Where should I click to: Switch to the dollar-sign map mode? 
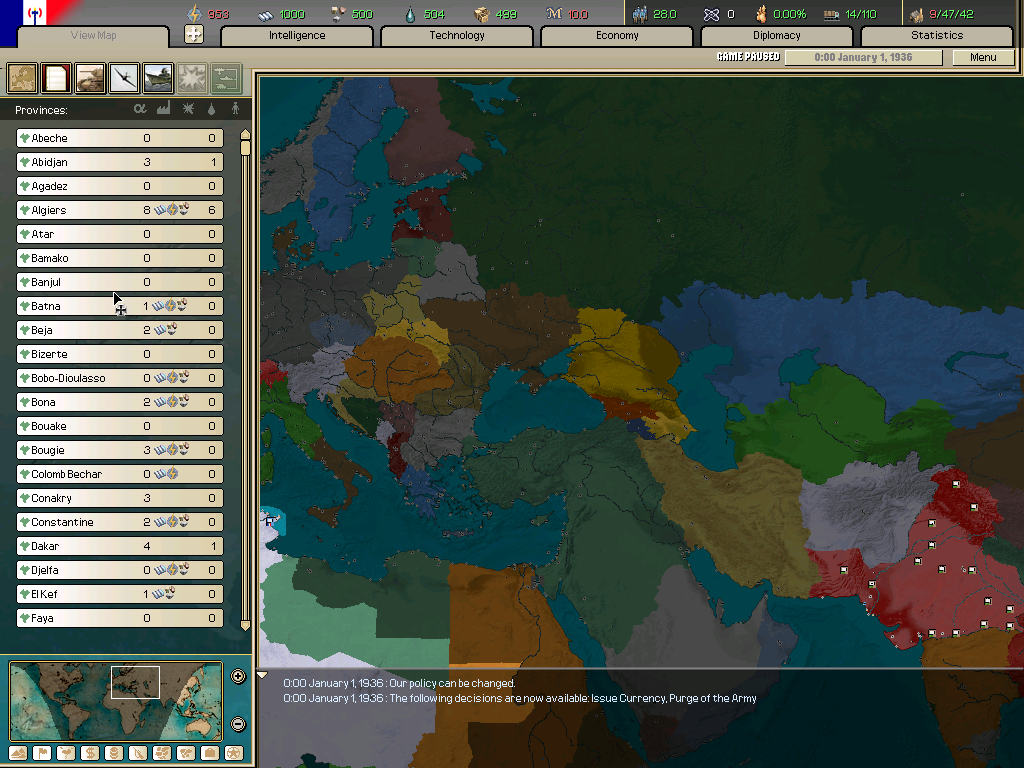pos(91,753)
